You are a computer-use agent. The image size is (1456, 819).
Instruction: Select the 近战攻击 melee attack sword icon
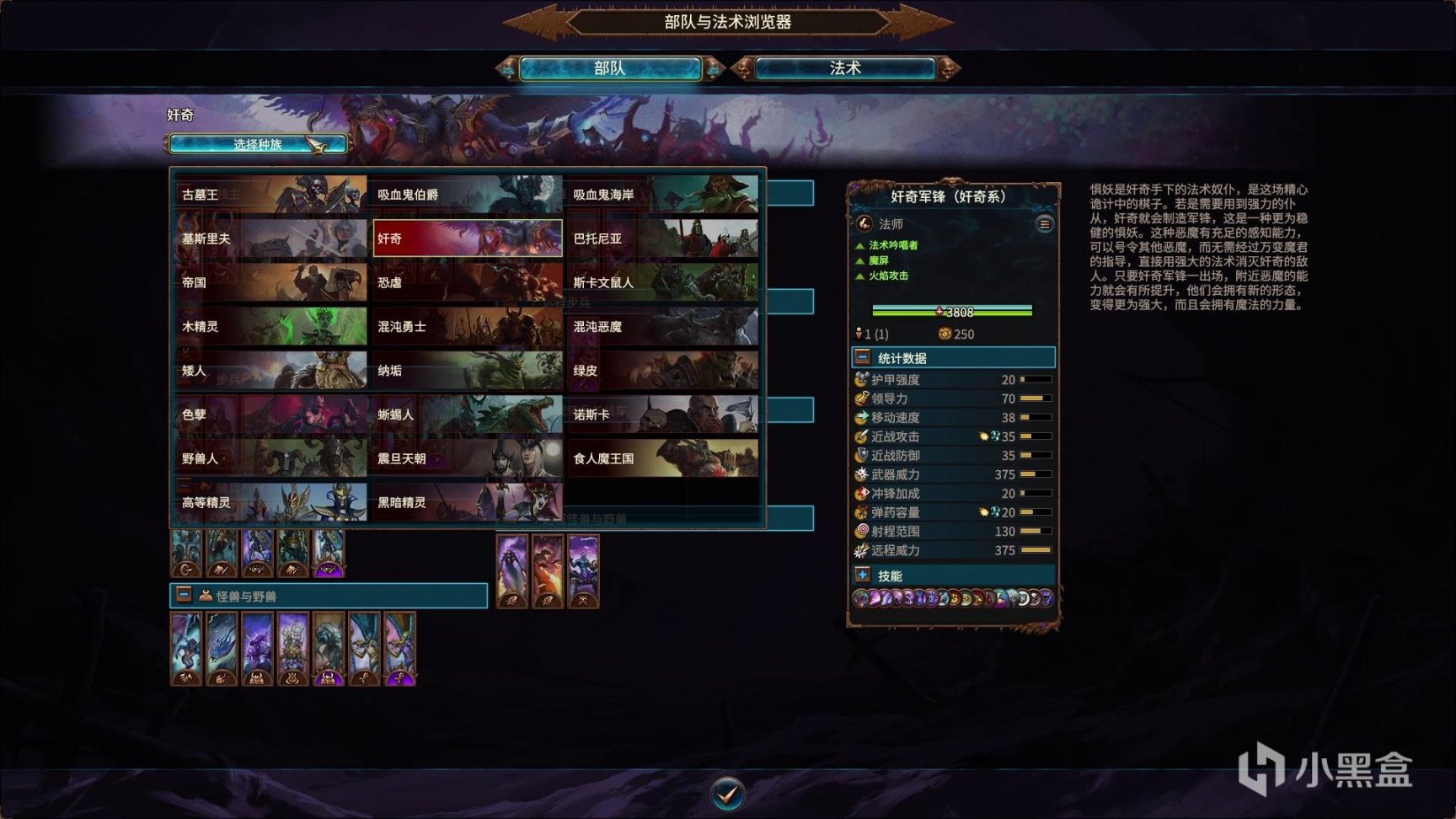click(861, 436)
